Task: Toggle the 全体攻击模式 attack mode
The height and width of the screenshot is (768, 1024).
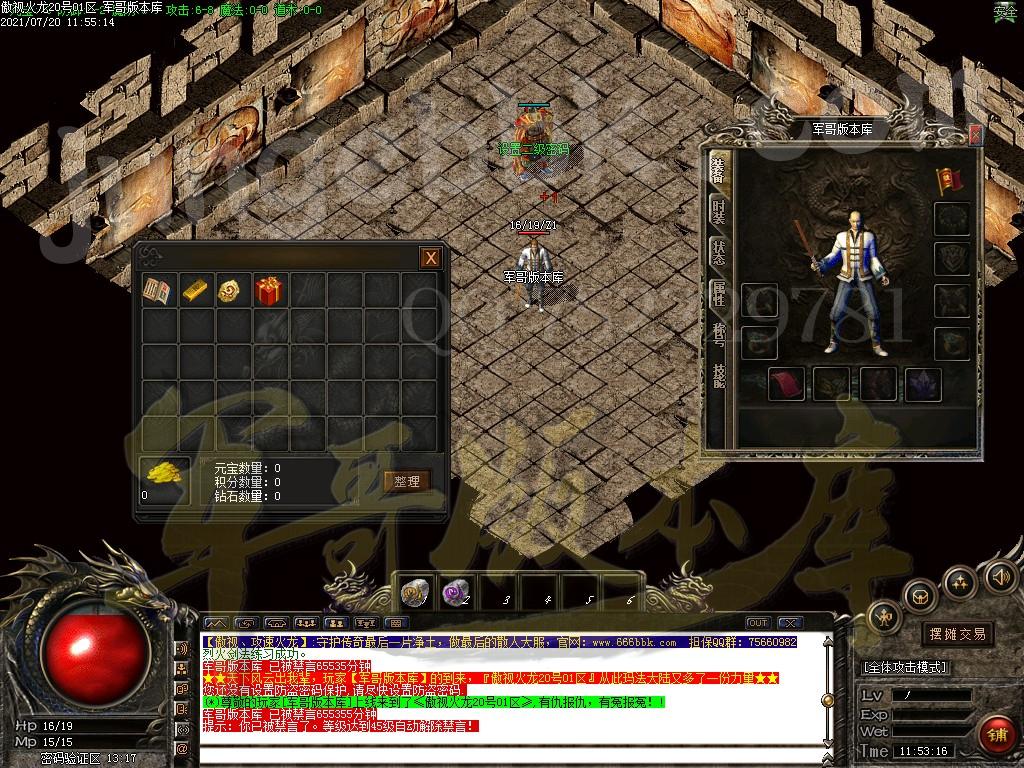Action: 906,667
